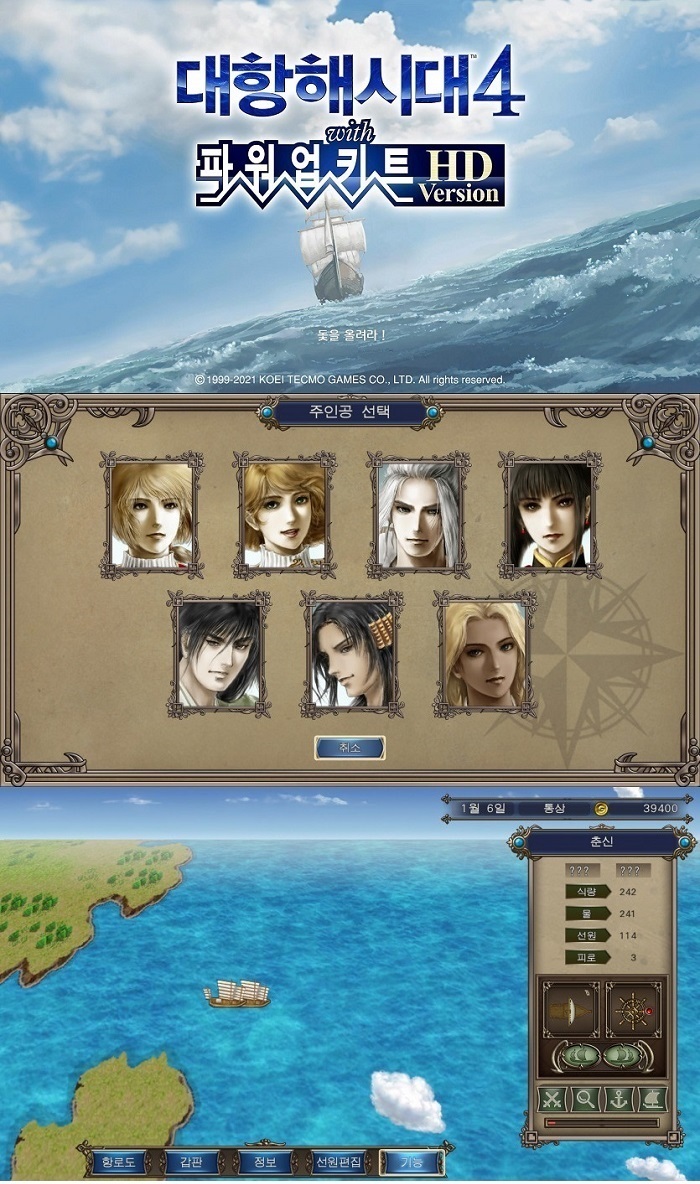Select the long blonde-haired protagonist portrait
Screen dimensions: 700x1184
tap(484, 654)
